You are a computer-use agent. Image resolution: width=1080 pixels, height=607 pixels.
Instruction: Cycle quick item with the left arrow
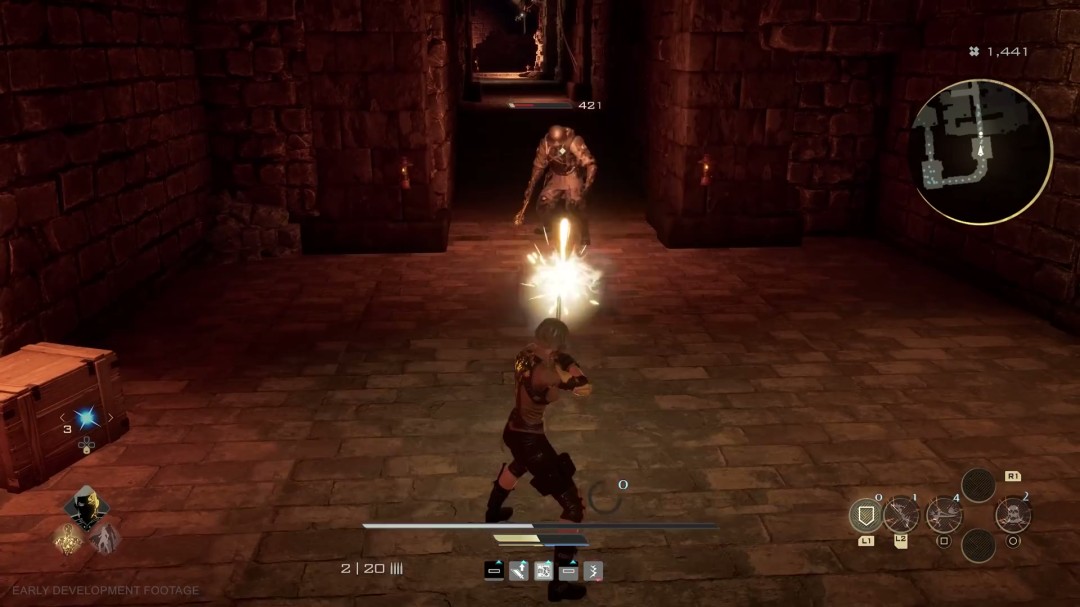pos(61,418)
